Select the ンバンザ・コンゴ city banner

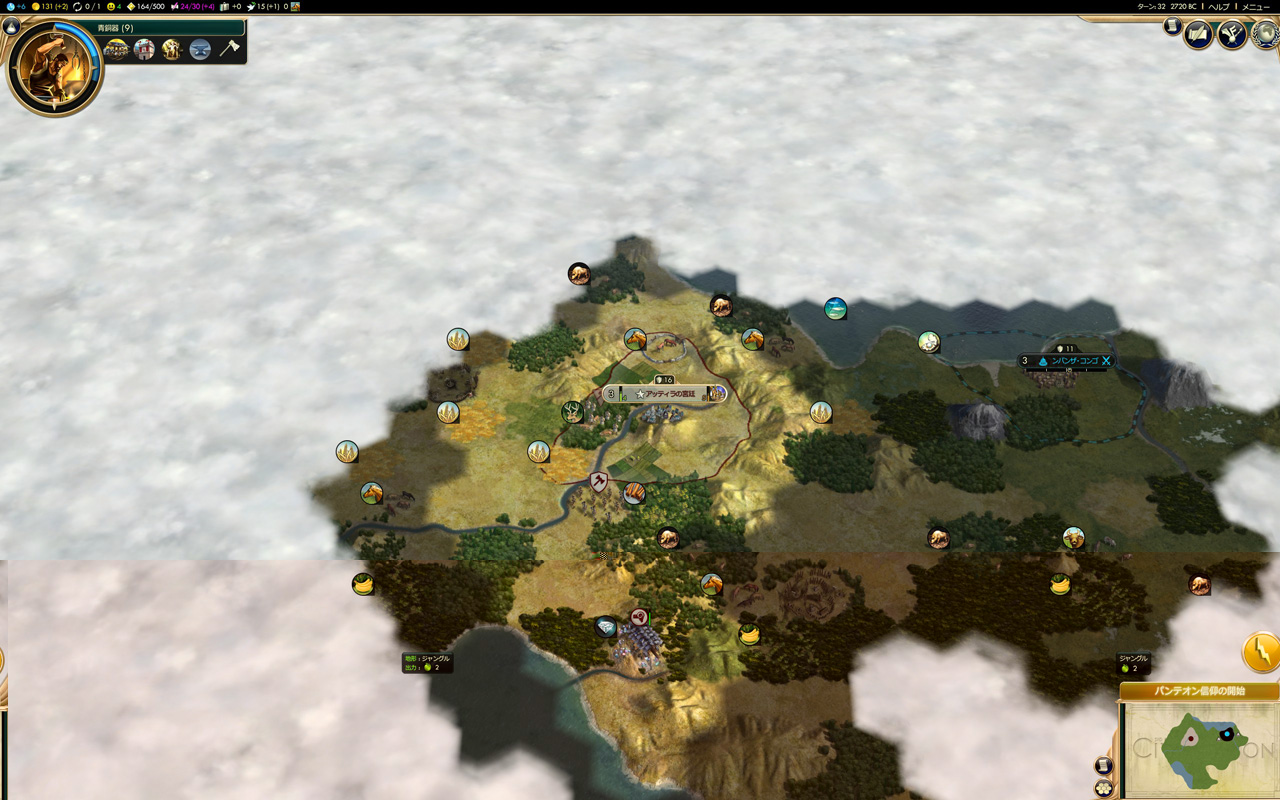click(x=1068, y=361)
